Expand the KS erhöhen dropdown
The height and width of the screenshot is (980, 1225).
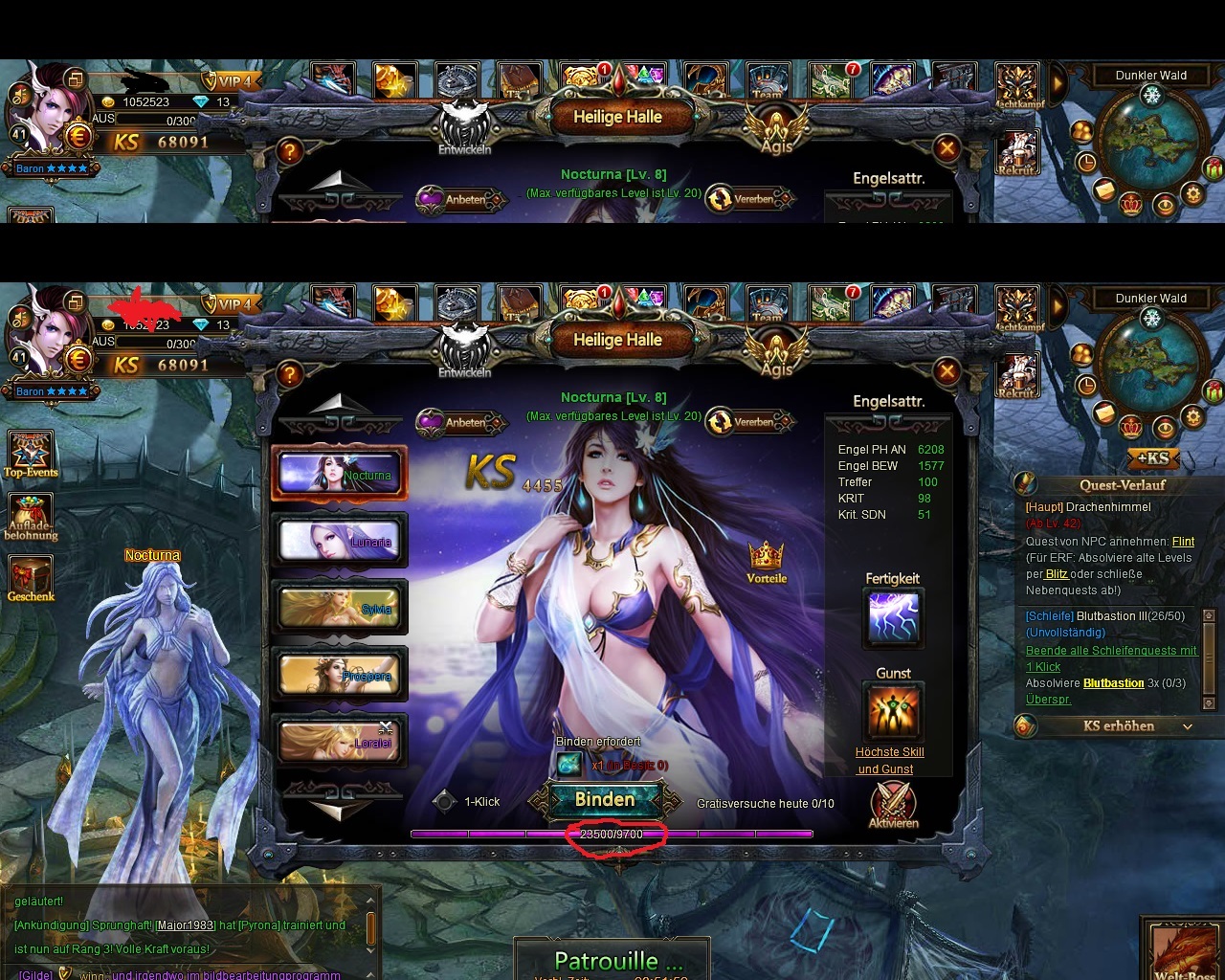point(1188,726)
